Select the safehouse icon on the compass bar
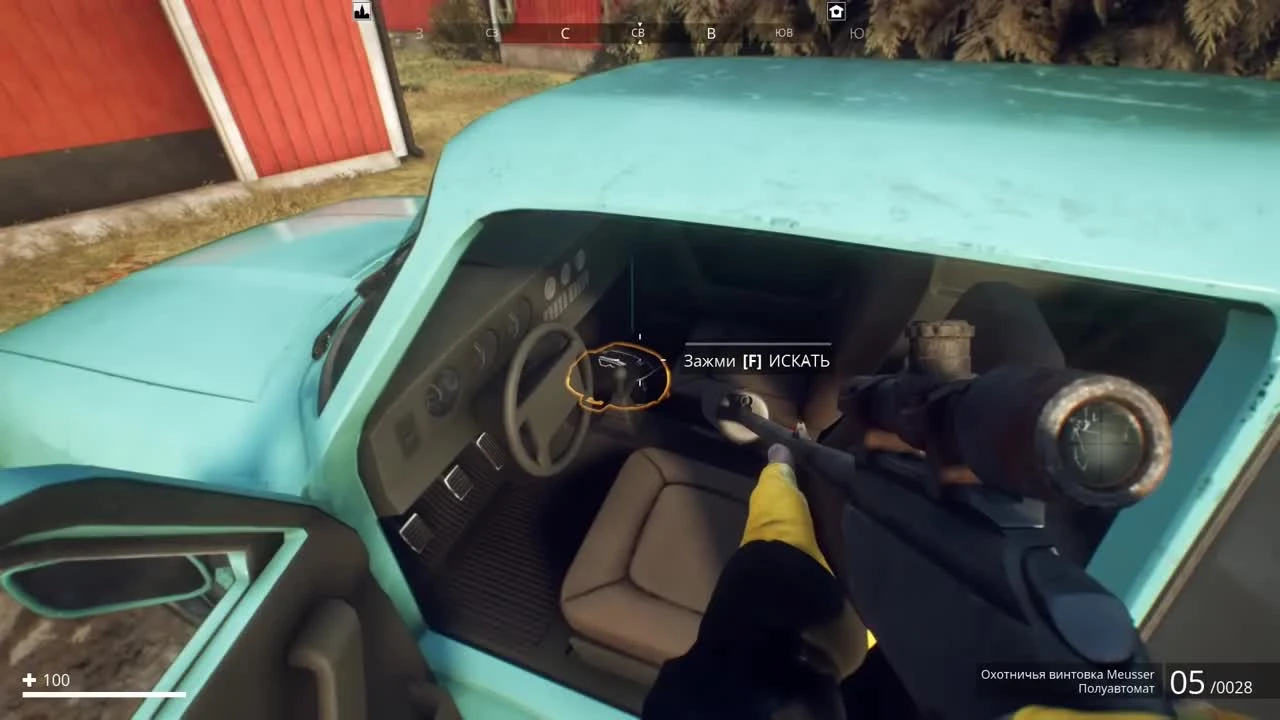The height and width of the screenshot is (720, 1280). click(836, 11)
